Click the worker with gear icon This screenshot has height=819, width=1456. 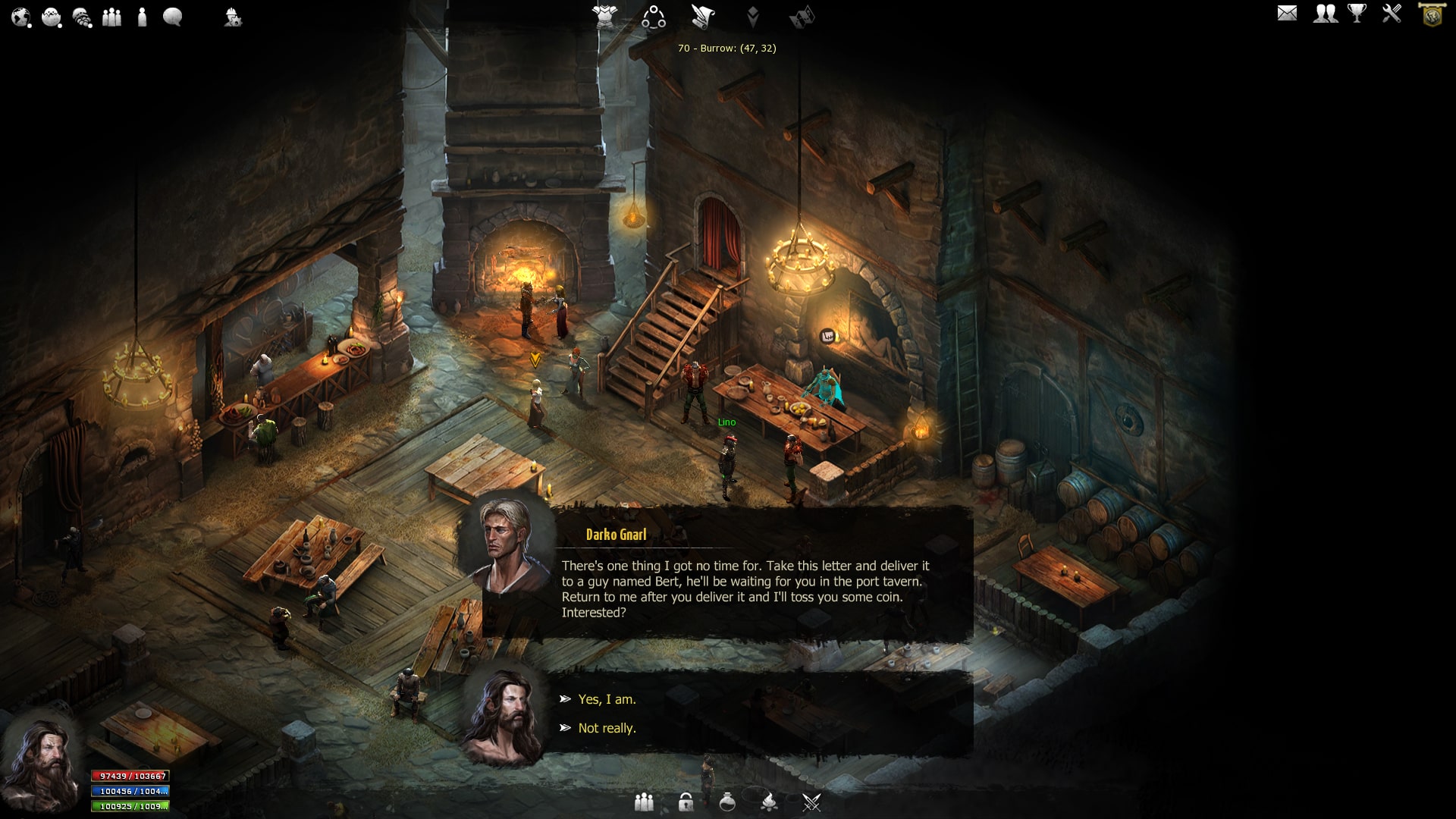pyautogui.click(x=233, y=17)
